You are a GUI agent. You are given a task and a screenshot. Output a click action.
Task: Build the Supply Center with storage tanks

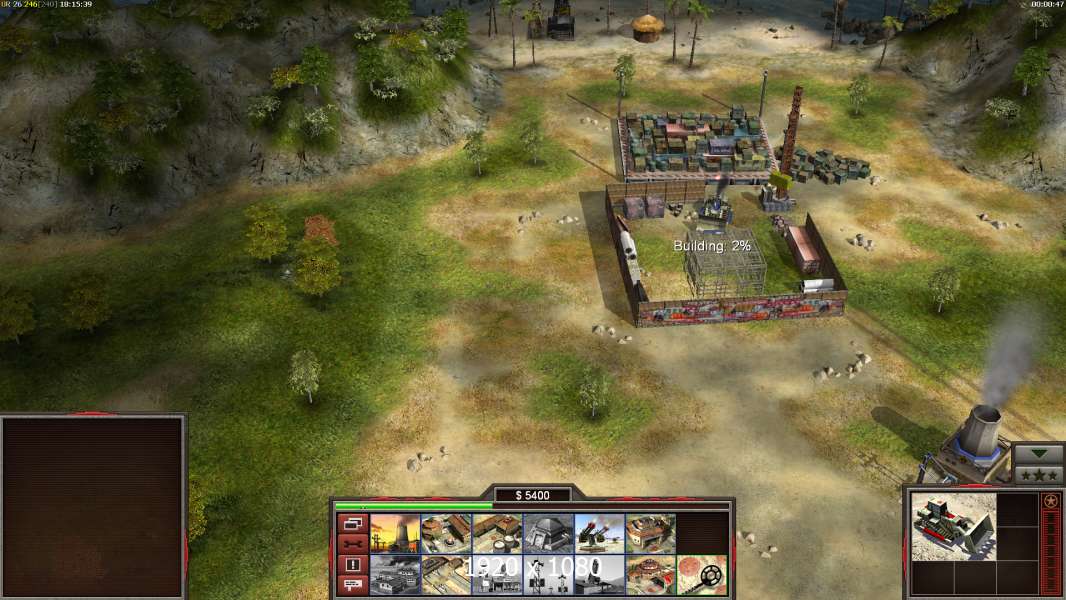[497, 533]
